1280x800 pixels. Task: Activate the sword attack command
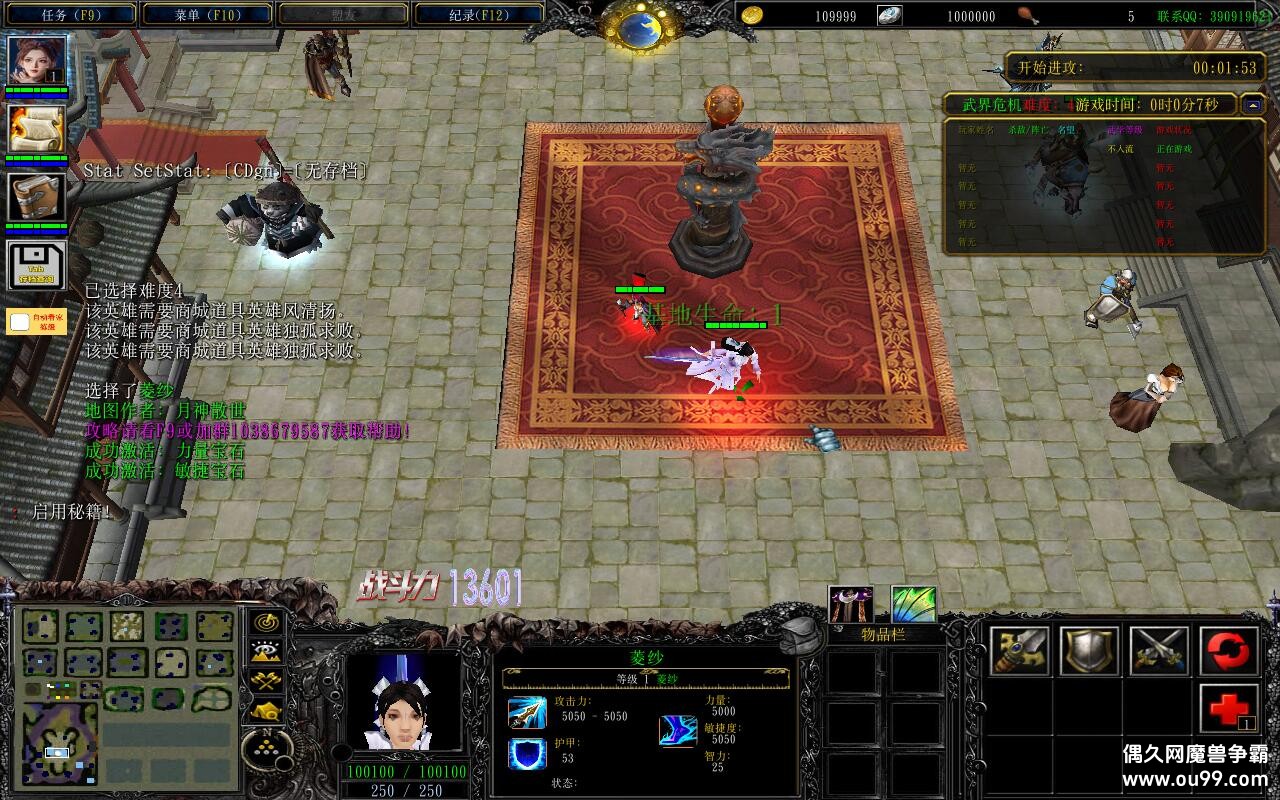coord(1020,651)
